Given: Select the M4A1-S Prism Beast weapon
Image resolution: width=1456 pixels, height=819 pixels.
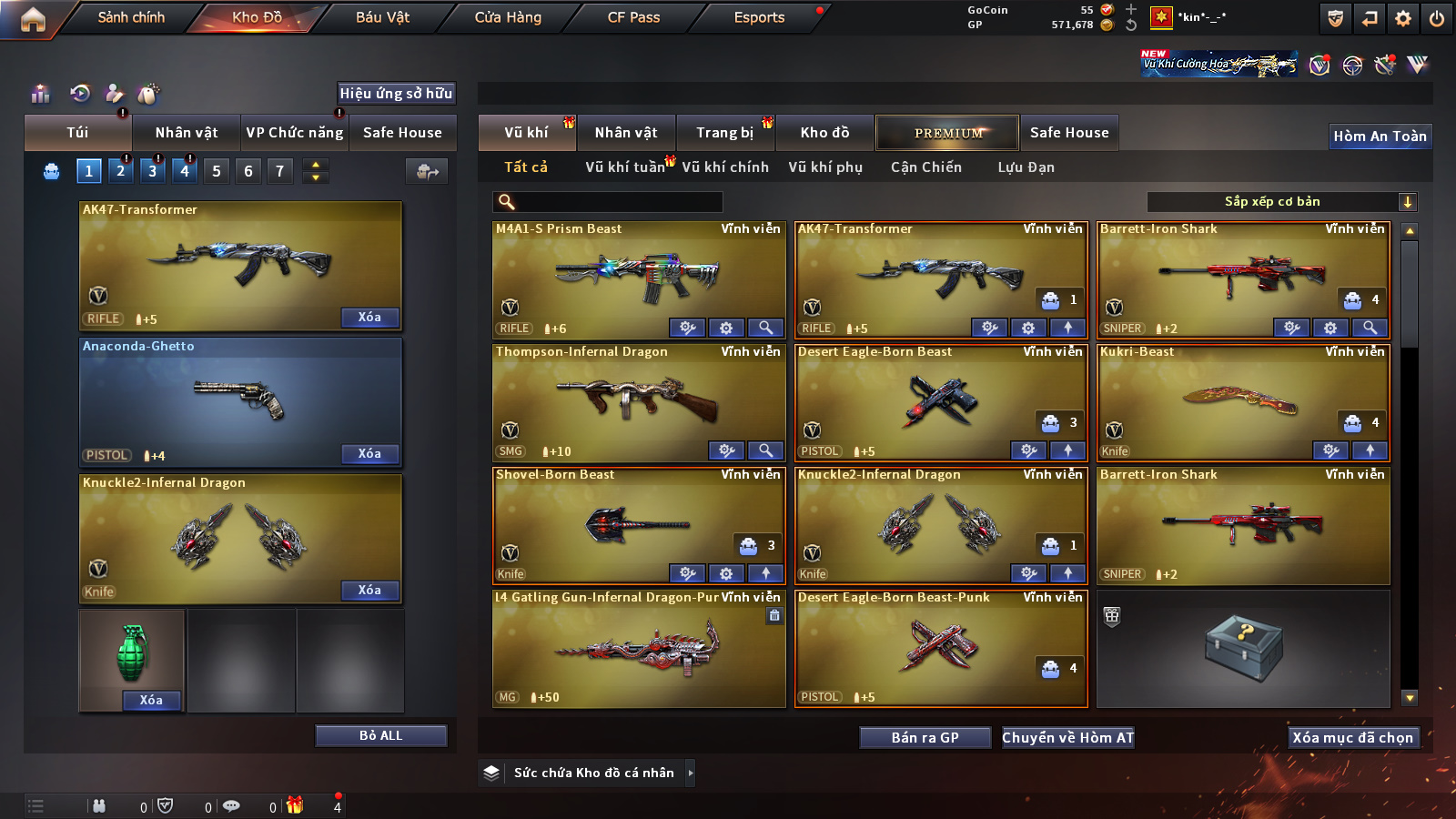Looking at the screenshot, I should click(637, 273).
